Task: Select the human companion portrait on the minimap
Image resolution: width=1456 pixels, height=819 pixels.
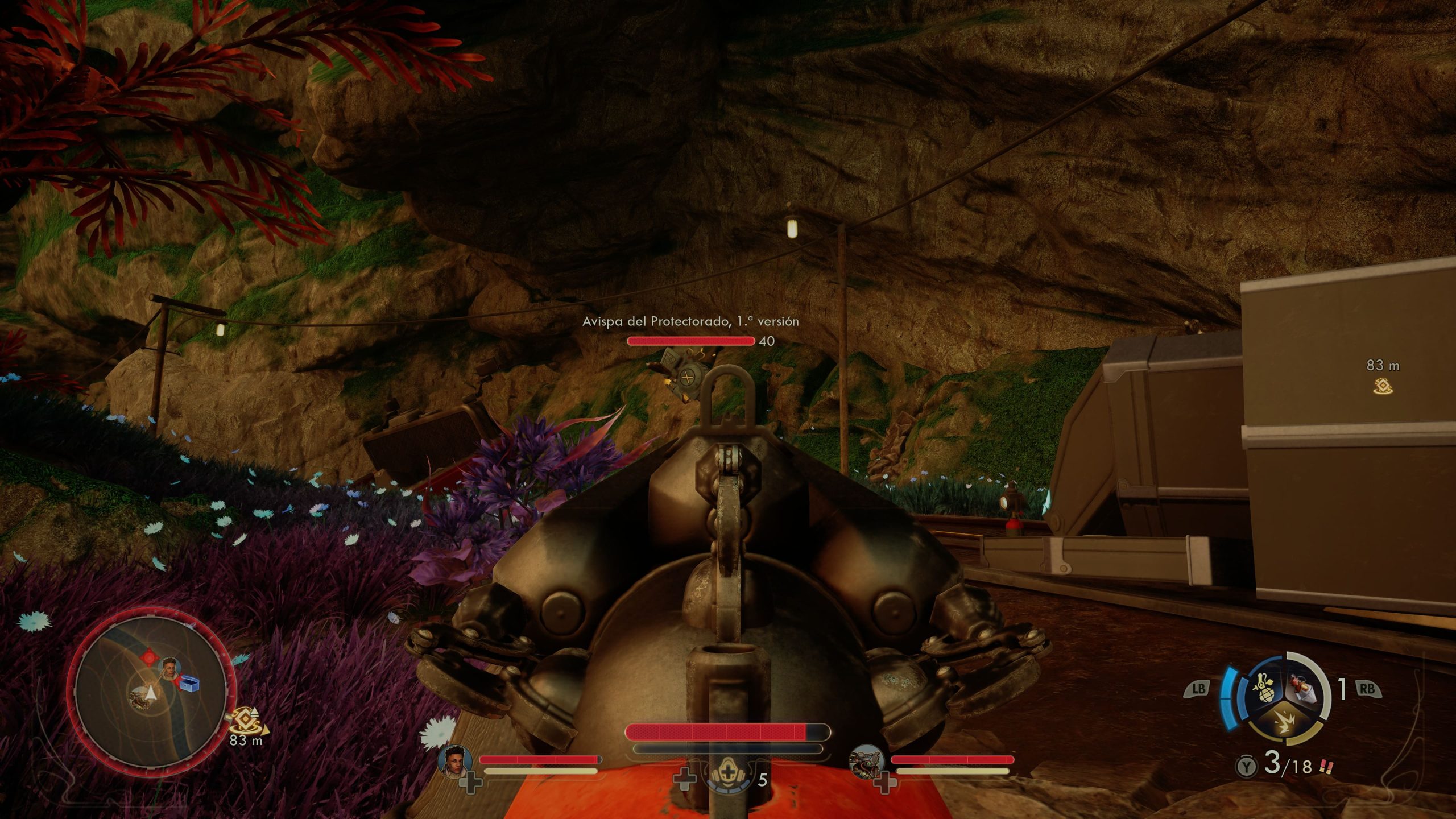Action: tap(169, 668)
